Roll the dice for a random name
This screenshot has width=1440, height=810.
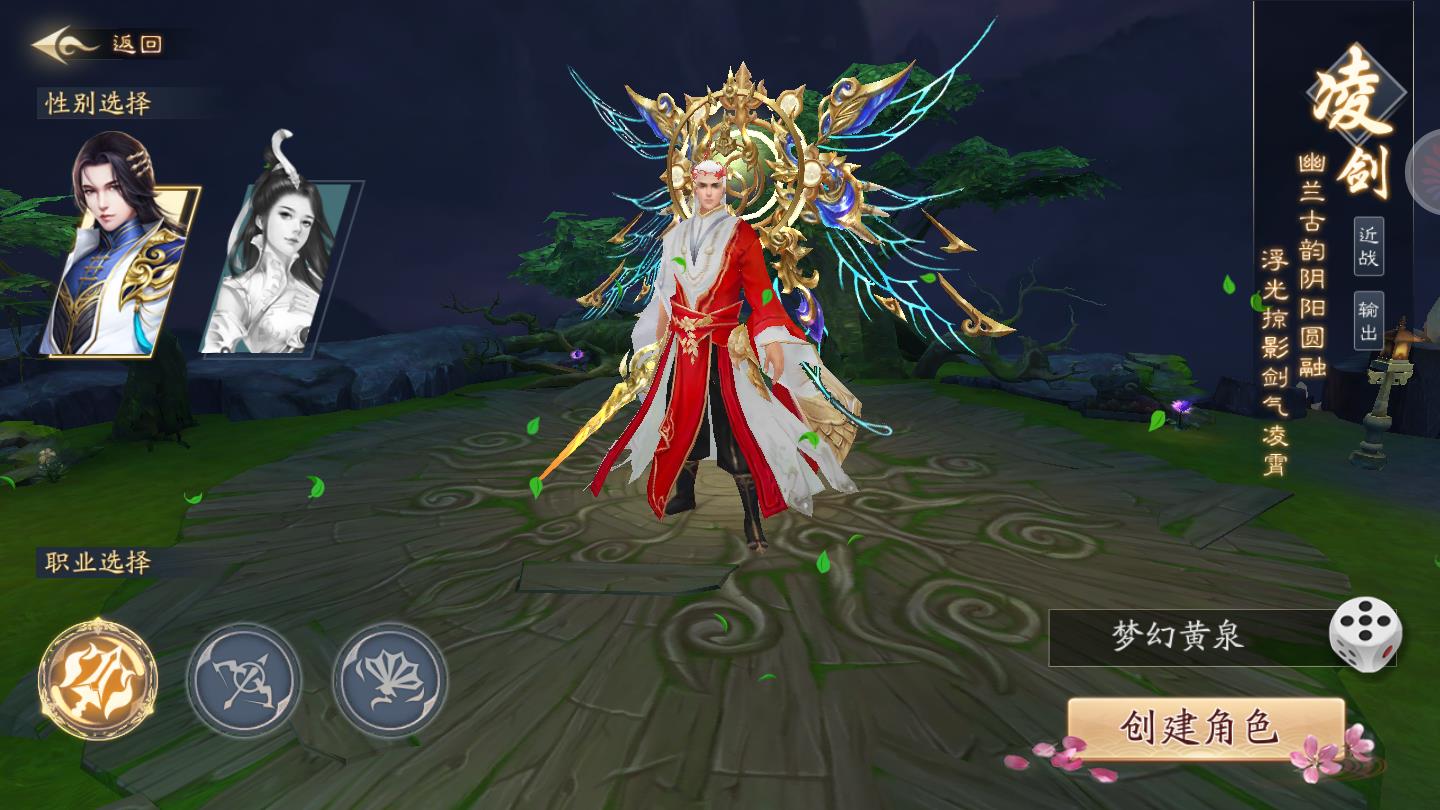(x=1365, y=634)
